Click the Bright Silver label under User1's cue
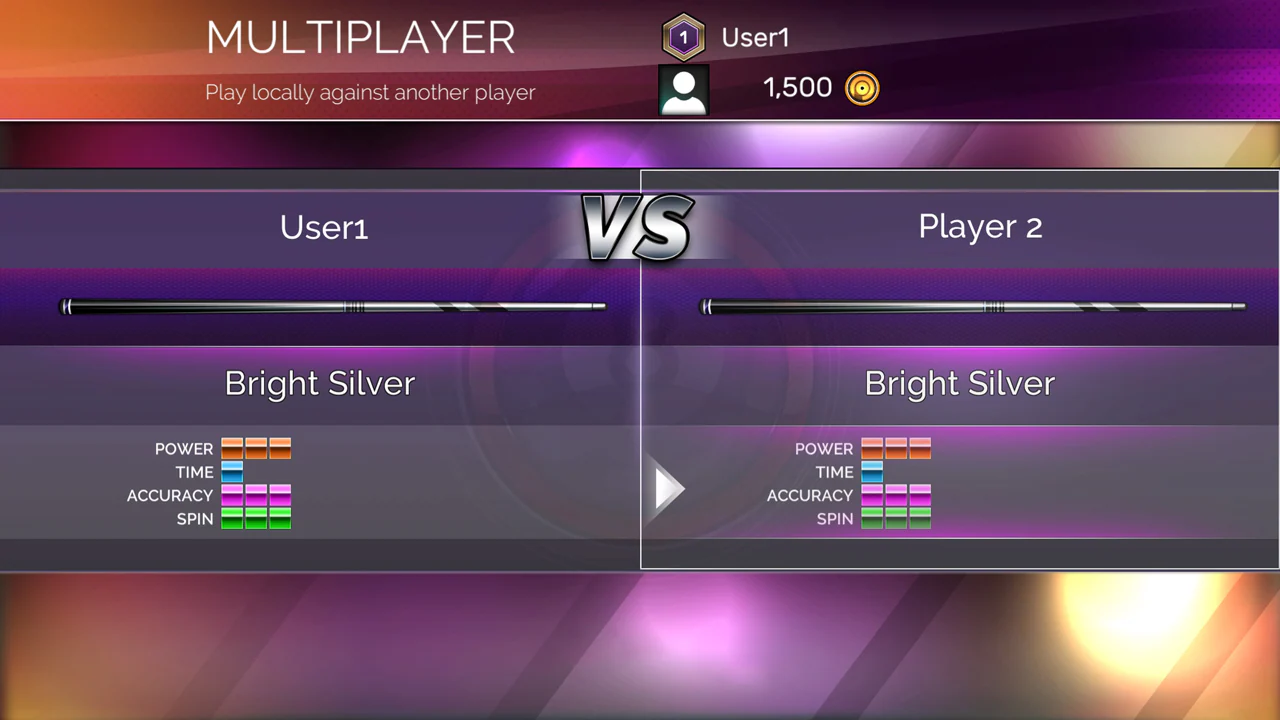 (x=319, y=383)
